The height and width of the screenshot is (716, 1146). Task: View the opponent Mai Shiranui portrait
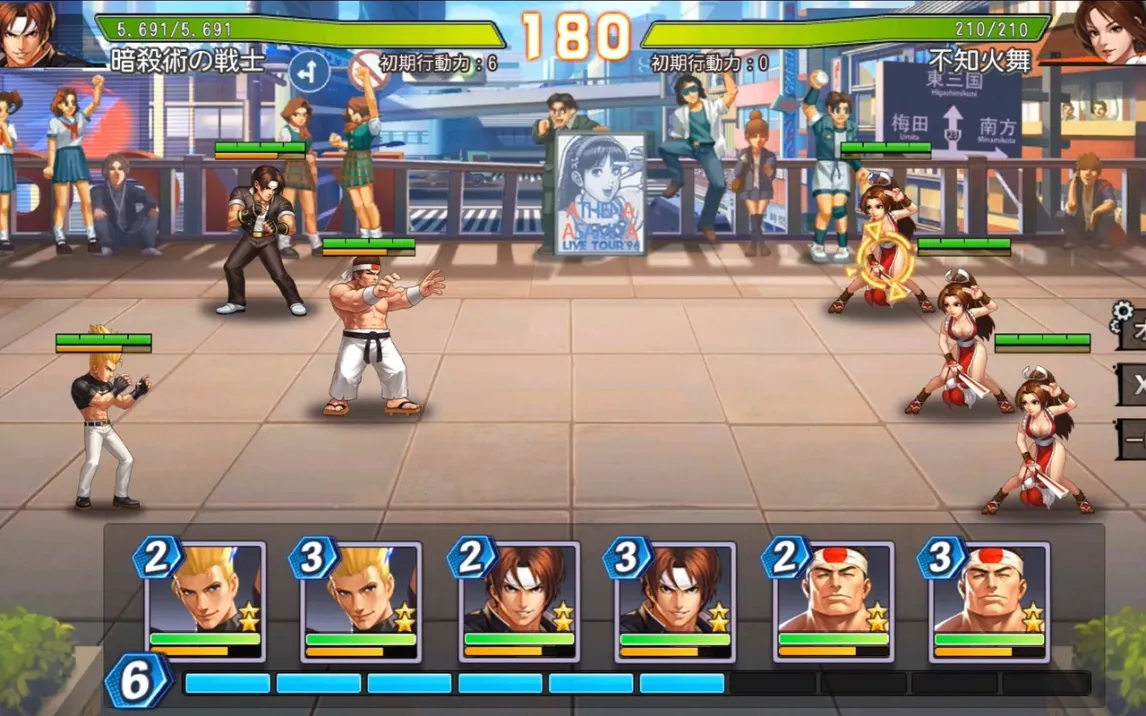[1110, 30]
